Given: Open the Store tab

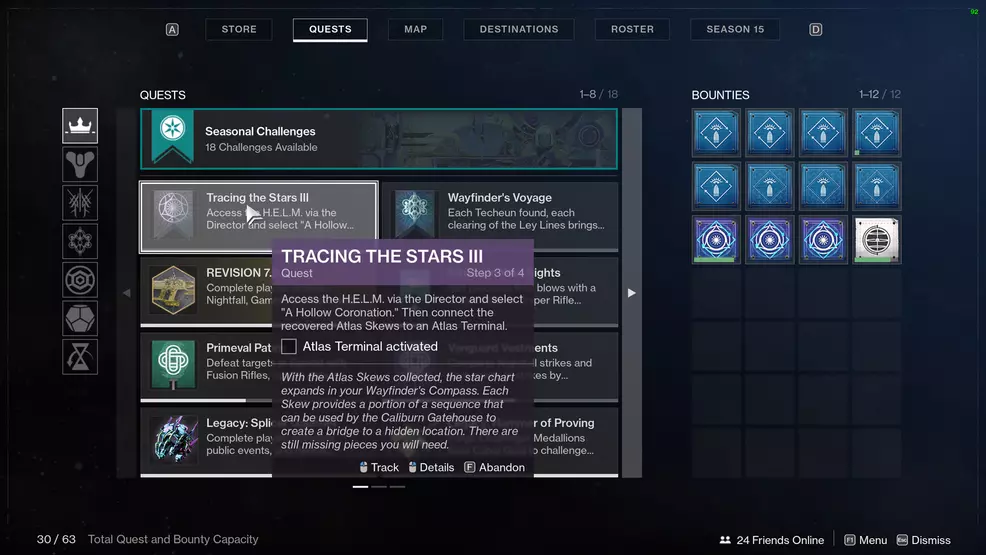Looking at the screenshot, I should pos(239,29).
